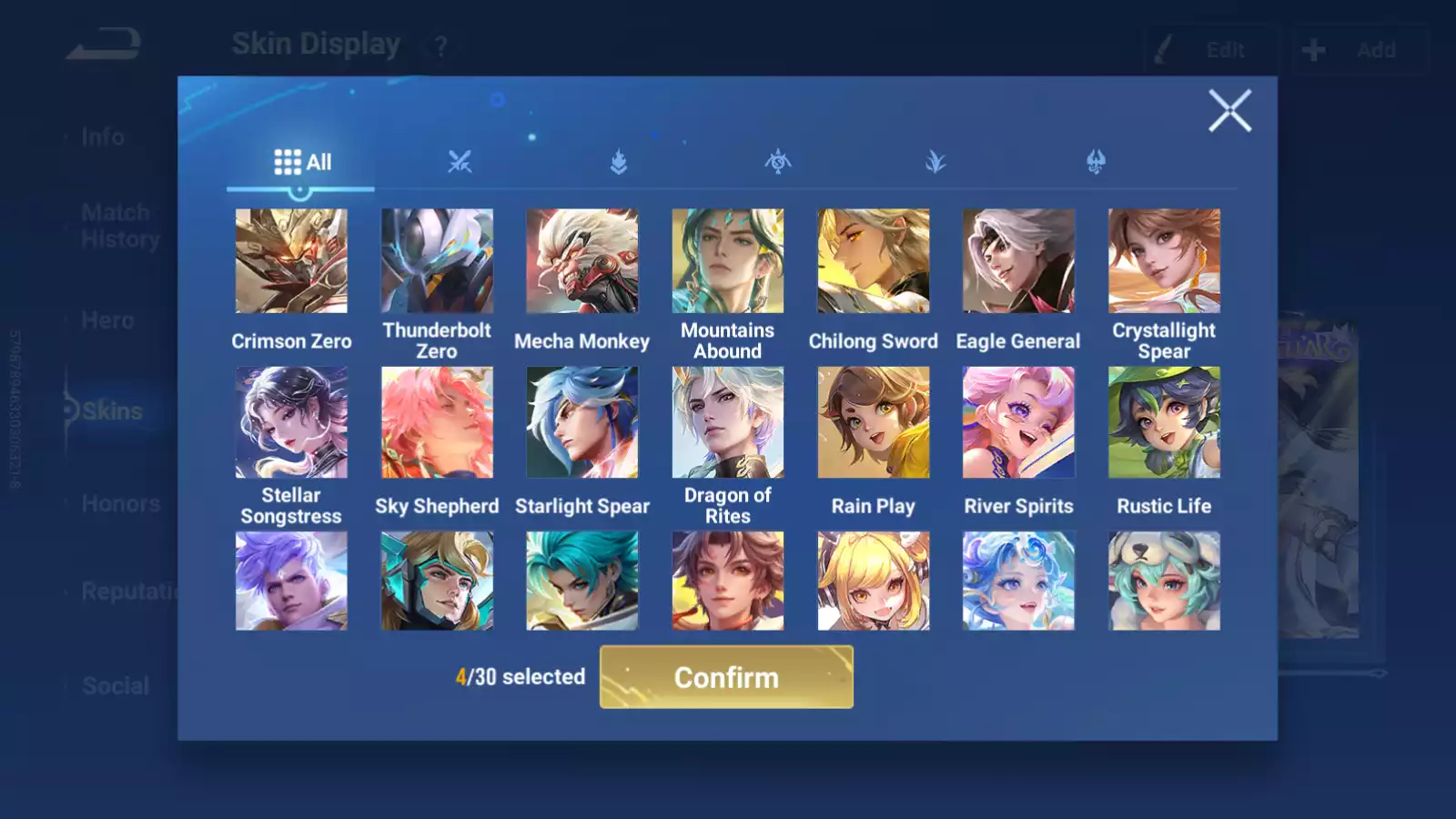The width and height of the screenshot is (1456, 819).
Task: Pick the Rustic Life skin
Action: click(1164, 422)
